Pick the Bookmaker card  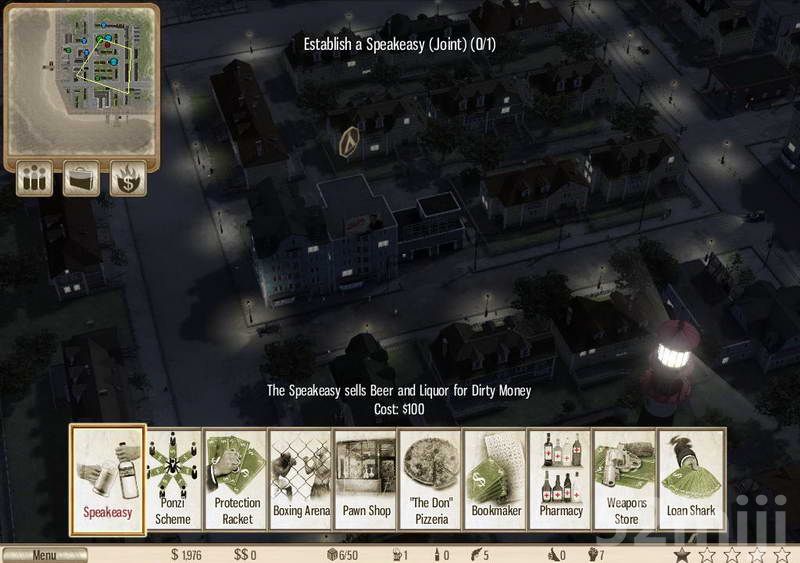[496, 478]
